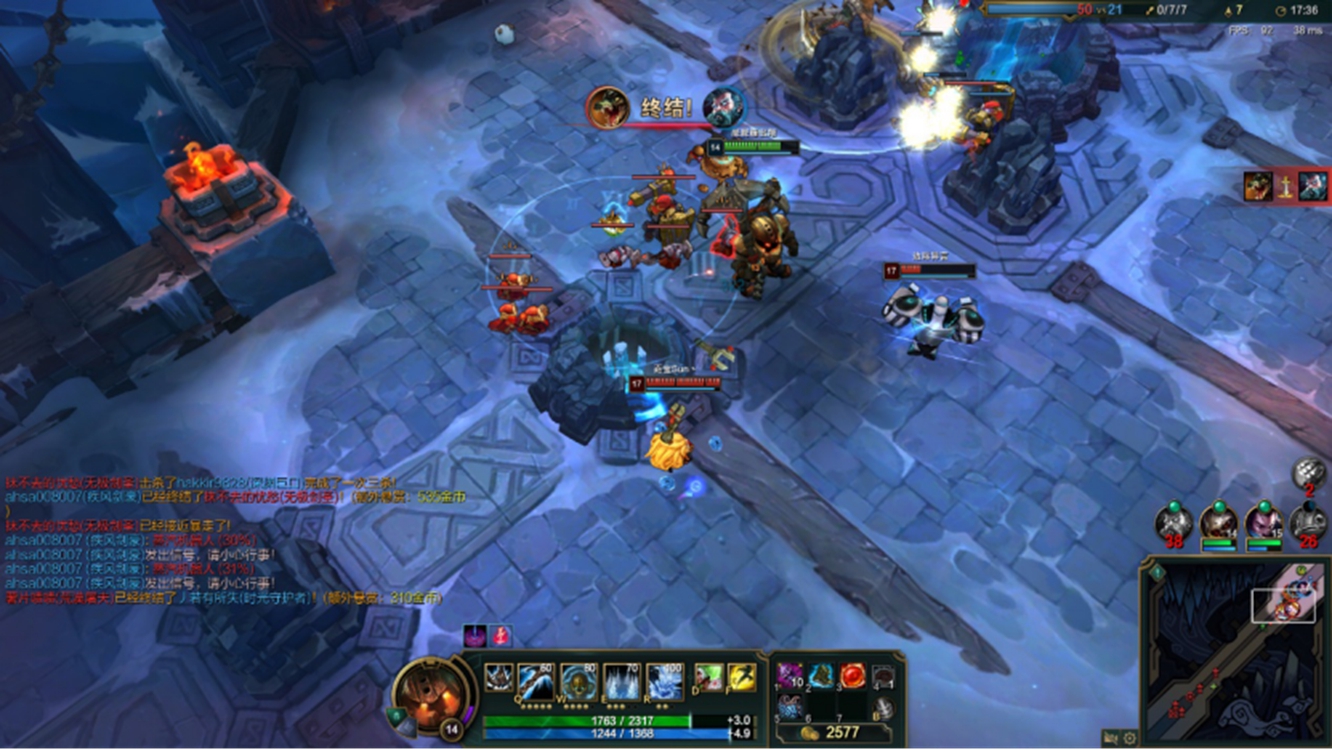Cast the yellow Flash summoner spell
This screenshot has height=750, width=1332.
[x=742, y=678]
